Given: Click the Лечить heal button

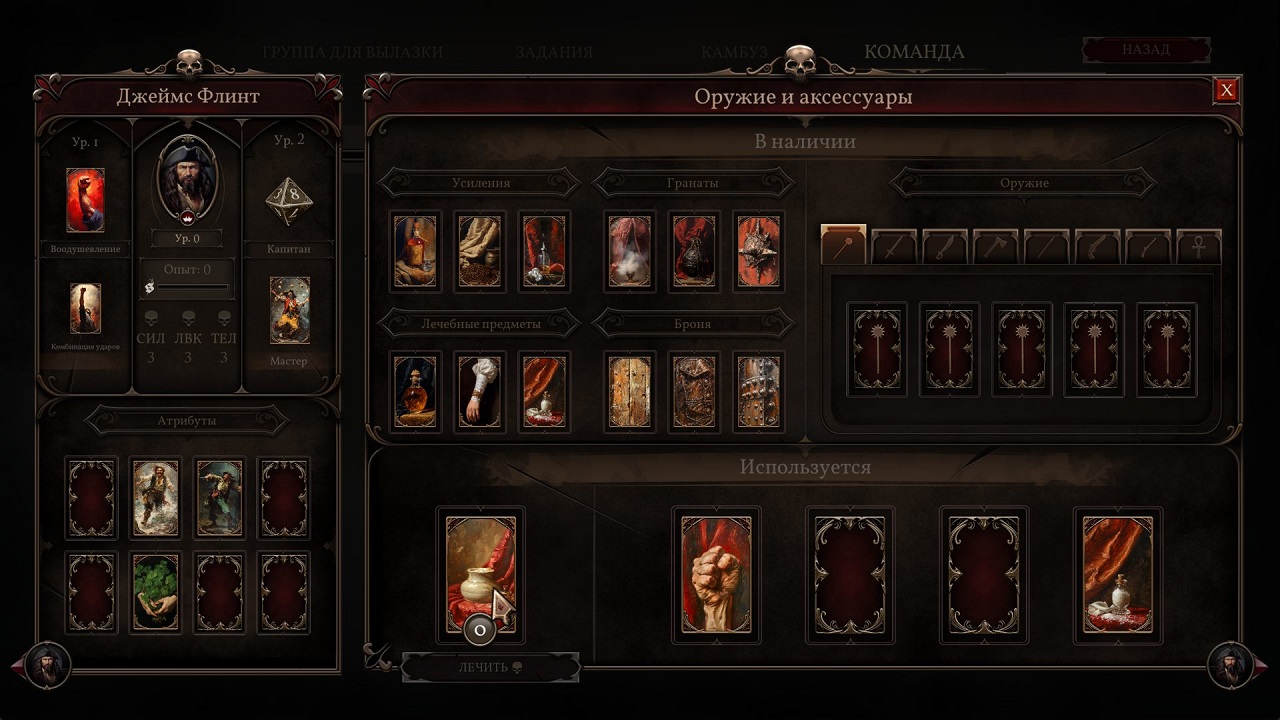Looking at the screenshot, I should (x=490, y=667).
